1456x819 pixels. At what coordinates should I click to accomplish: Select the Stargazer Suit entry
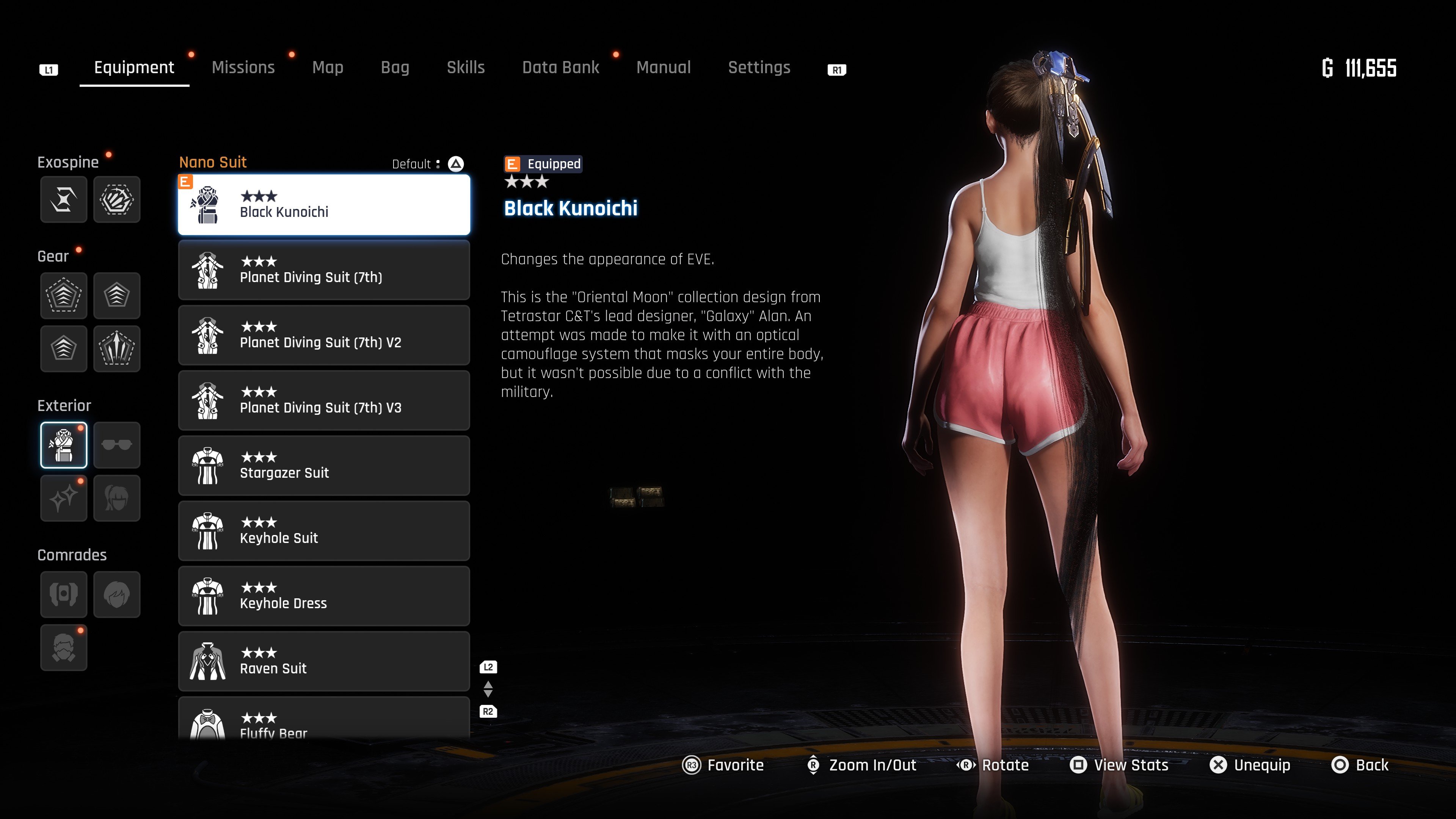click(324, 466)
